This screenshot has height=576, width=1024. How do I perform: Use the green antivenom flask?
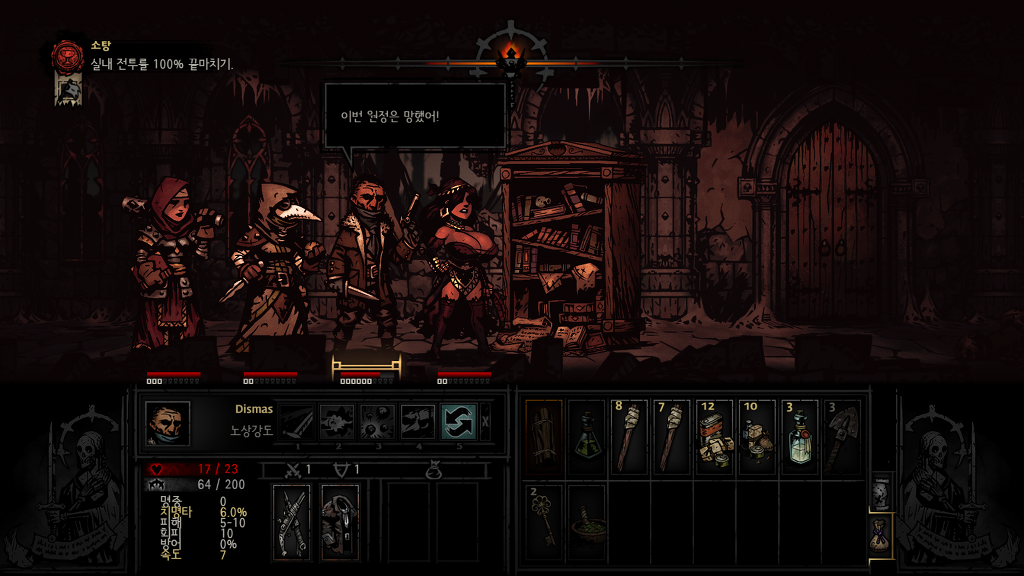pos(587,436)
